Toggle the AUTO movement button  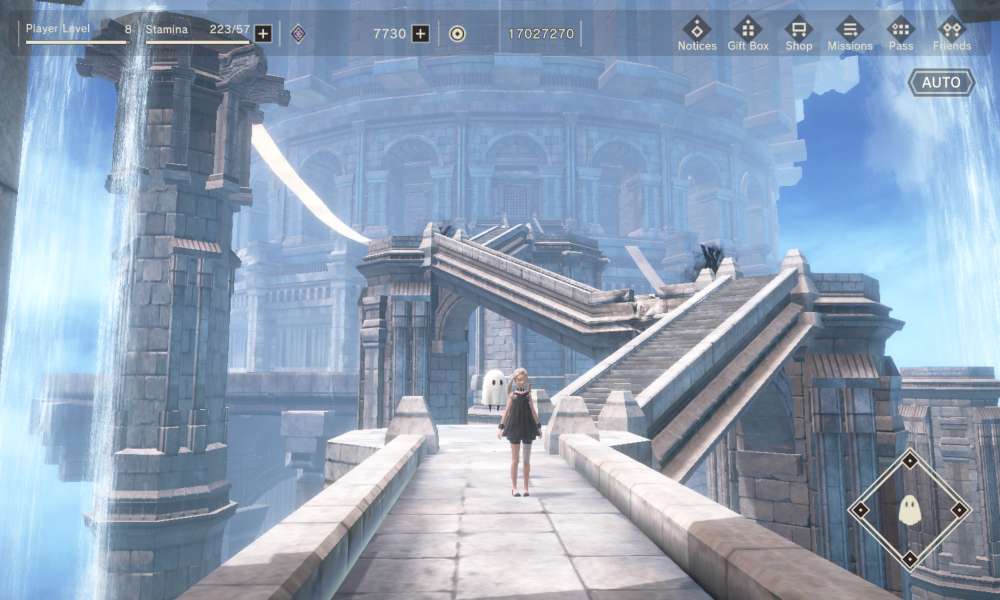click(941, 82)
